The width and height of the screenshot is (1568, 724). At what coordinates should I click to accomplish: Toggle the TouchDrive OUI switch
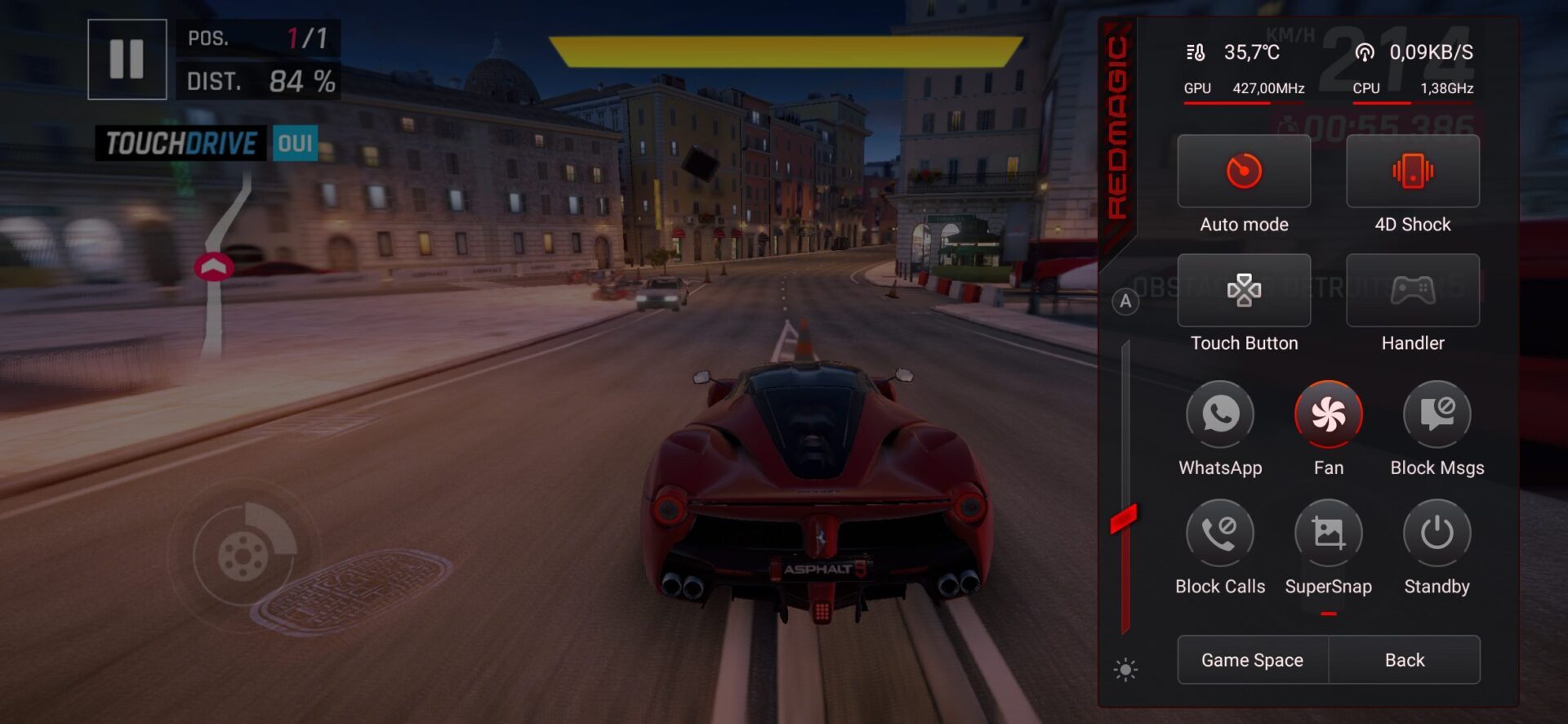click(295, 144)
